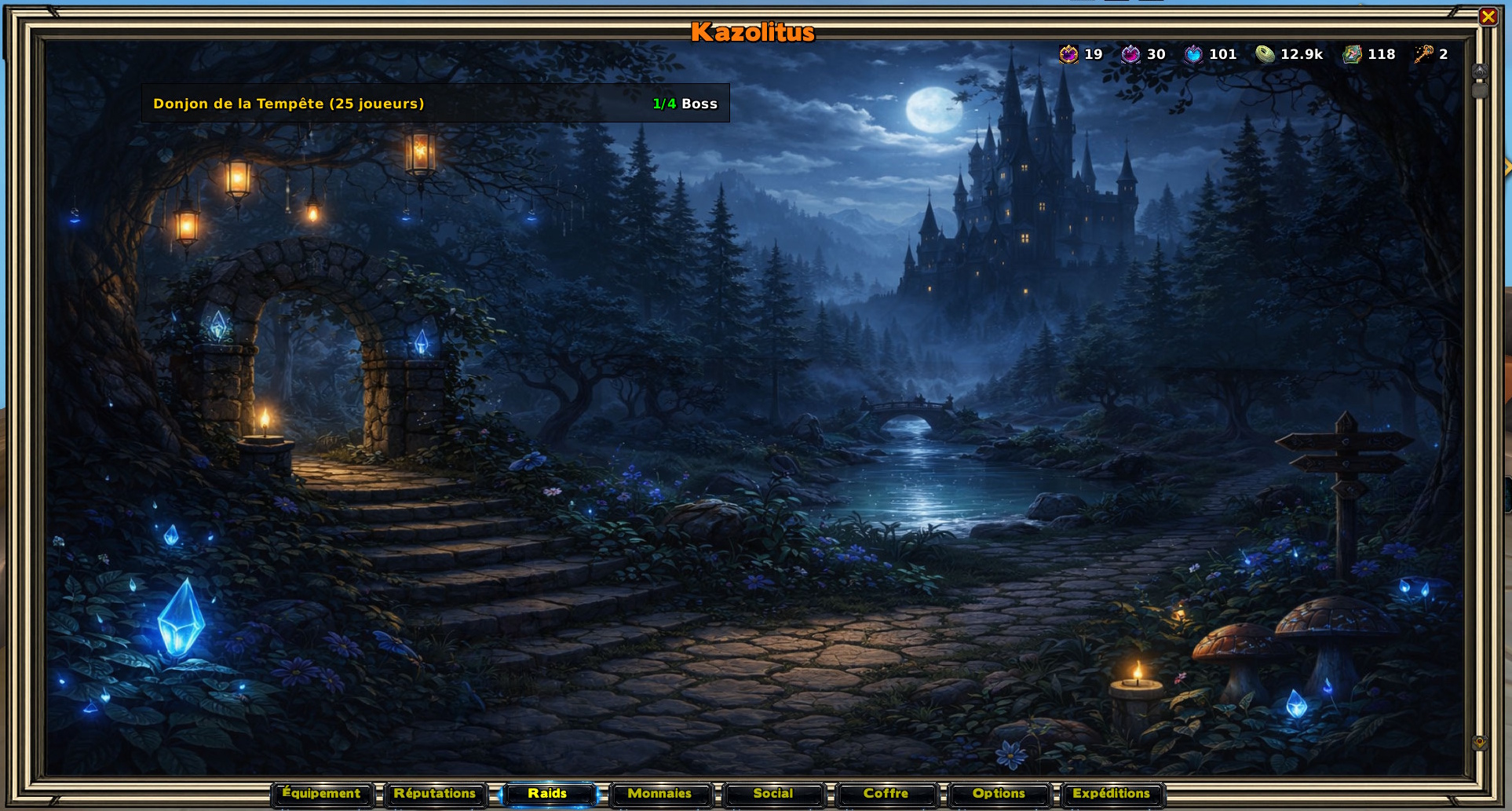Viewport: 1512px width, 811px height.
Task: Click the green jade coin currency icon
Action: click(x=1265, y=54)
